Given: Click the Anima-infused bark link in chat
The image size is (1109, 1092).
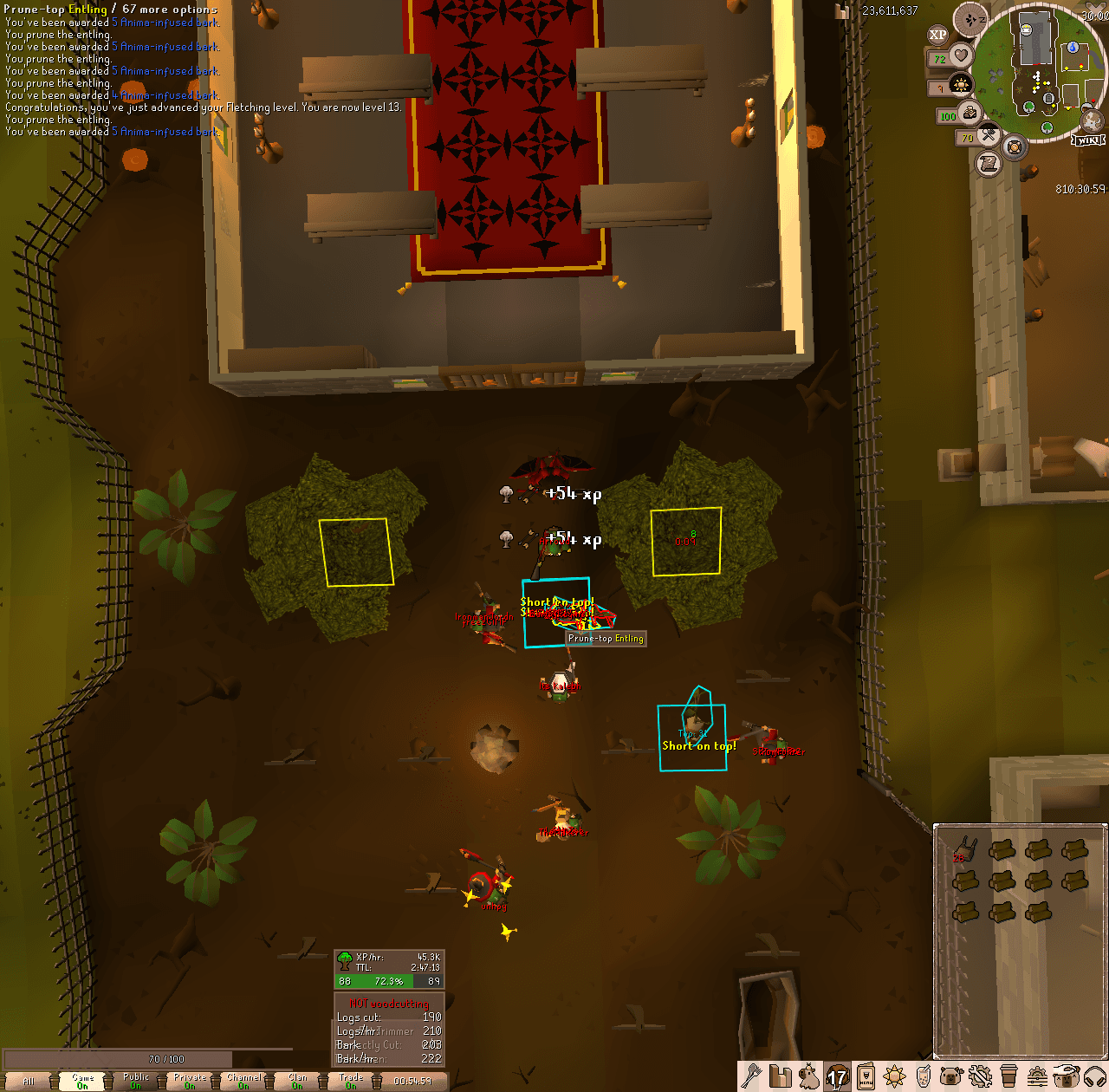Looking at the screenshot, I should pos(165,22).
